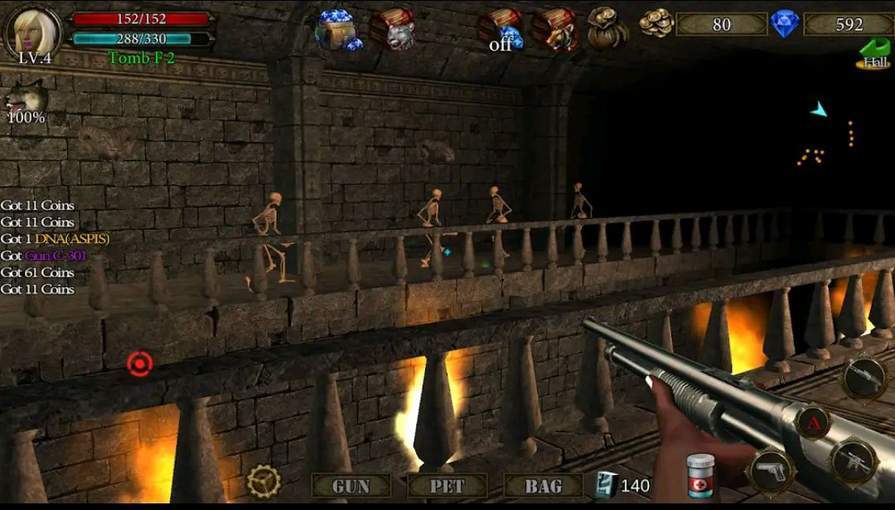Viewport: 895px width, 510px height.
Task: Select the wolf pet status icon
Action: (24, 101)
